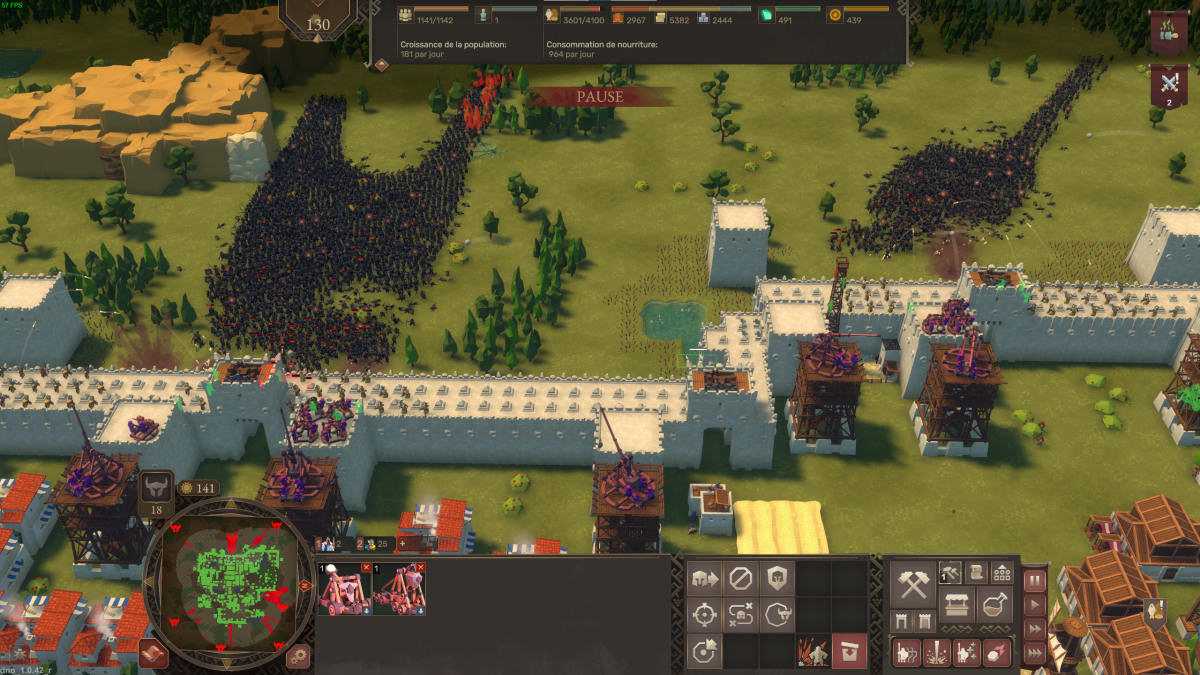Open the potion flask research menu
The width and height of the screenshot is (1200, 675).
(996, 604)
